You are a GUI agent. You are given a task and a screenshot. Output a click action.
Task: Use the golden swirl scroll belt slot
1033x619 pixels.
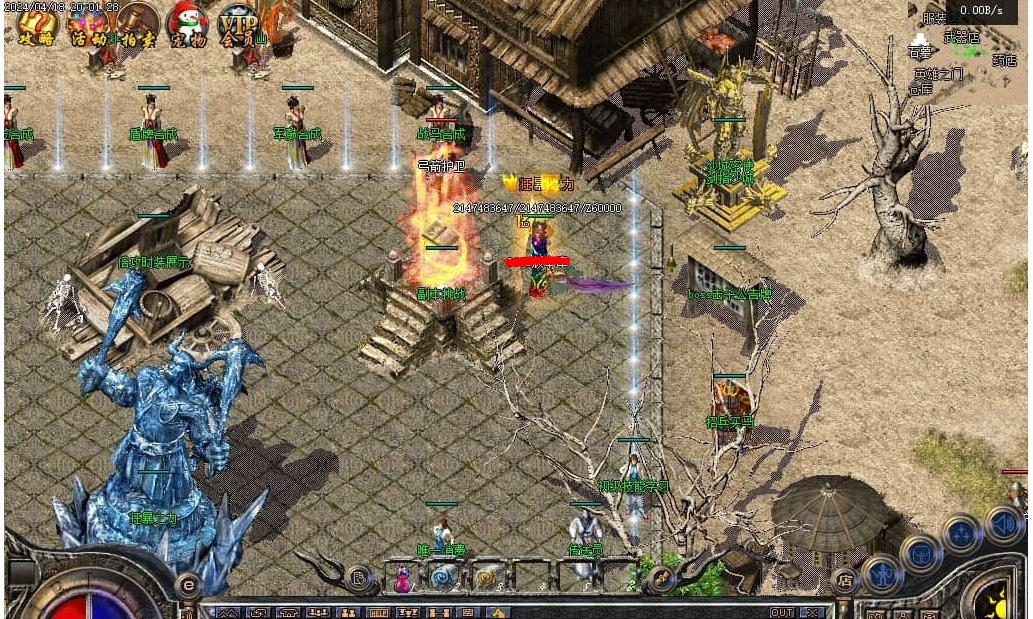[x=487, y=577]
